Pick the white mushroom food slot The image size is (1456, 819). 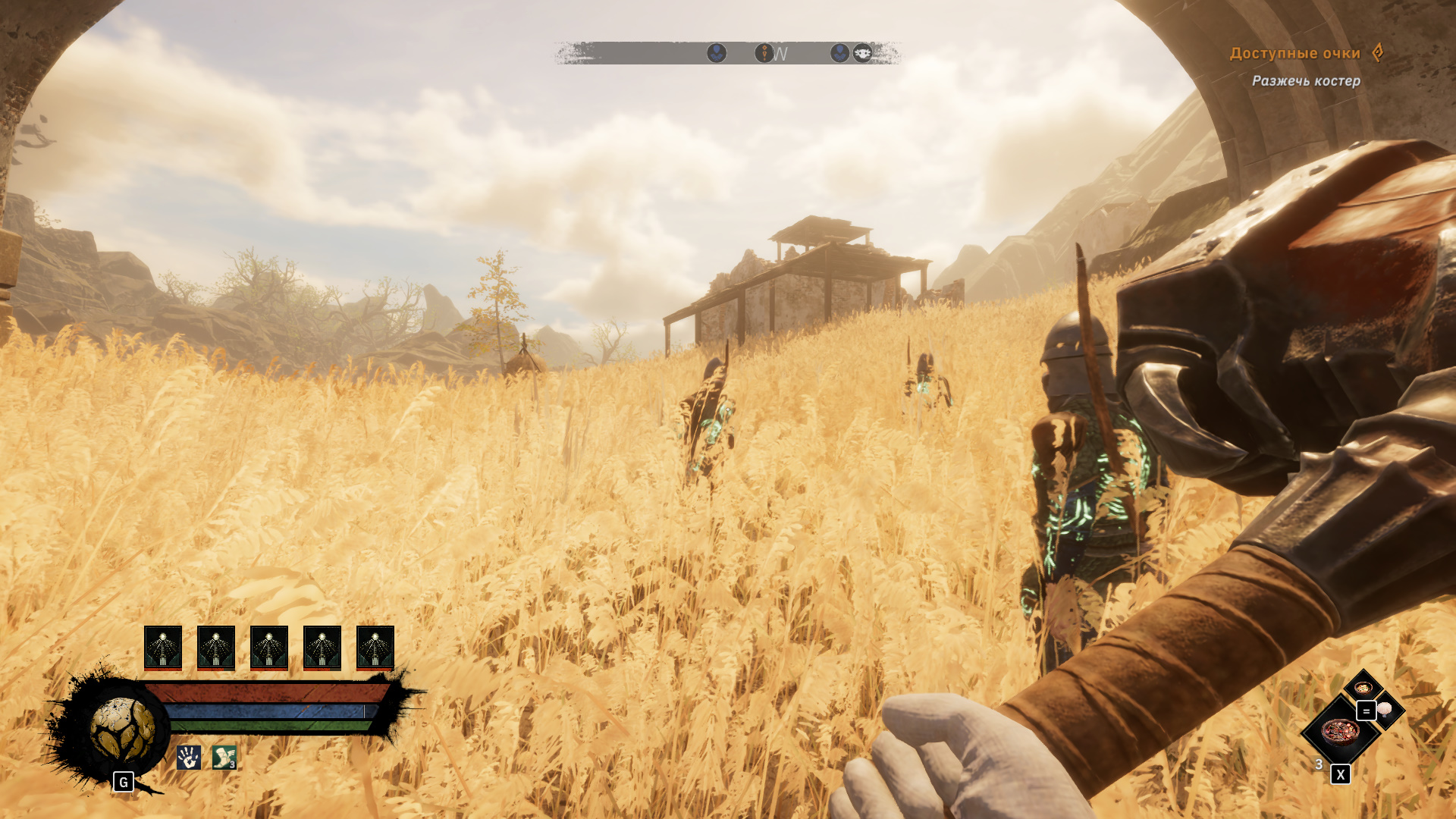[x=1385, y=709]
